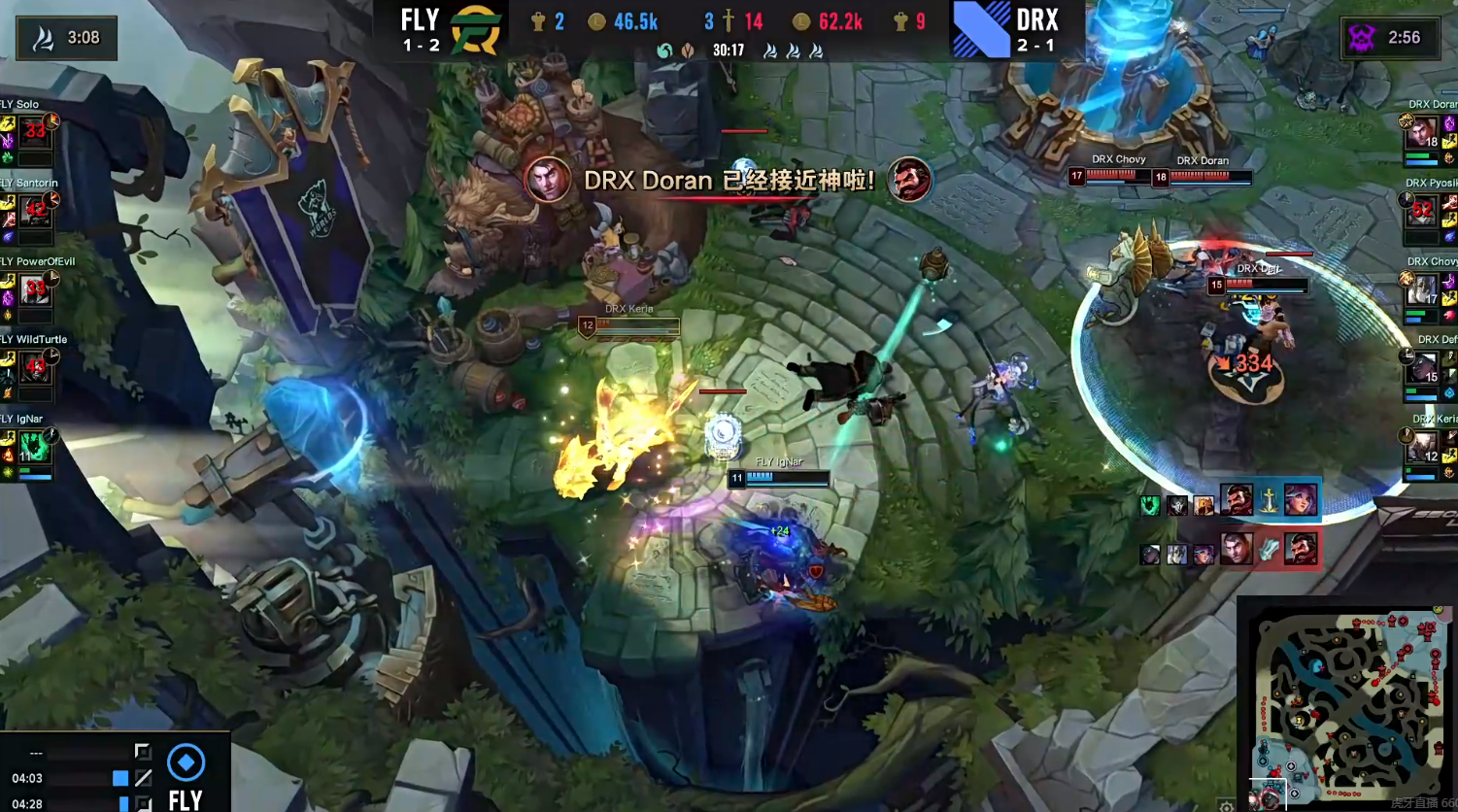
Task: Click the red-highlighted bottom entry in the kill feed
Action: click(x=1230, y=552)
